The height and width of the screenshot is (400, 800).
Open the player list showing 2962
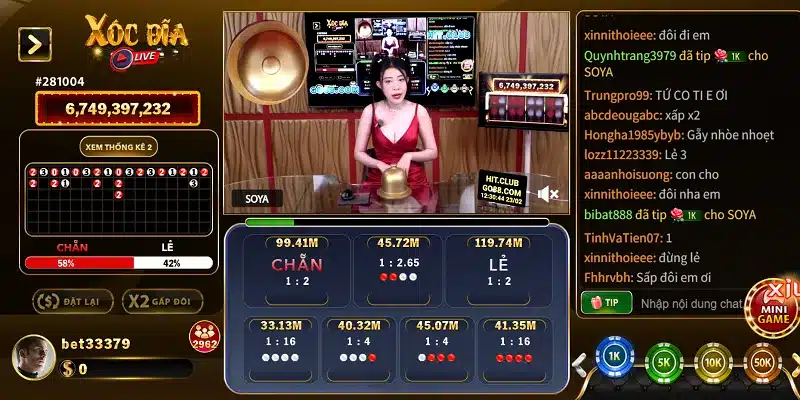[x=203, y=338]
